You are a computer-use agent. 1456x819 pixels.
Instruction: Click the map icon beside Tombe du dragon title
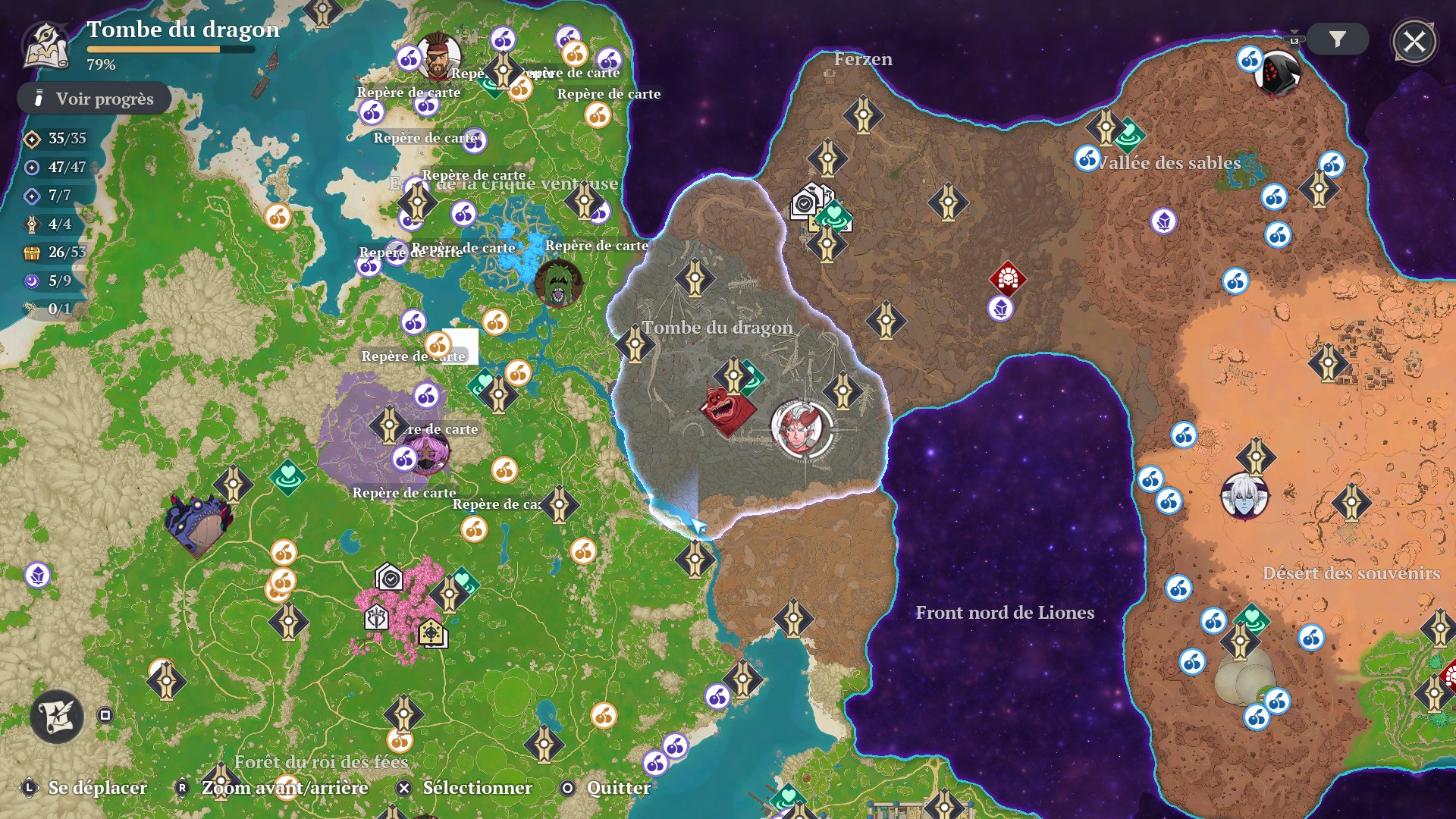tap(47, 45)
